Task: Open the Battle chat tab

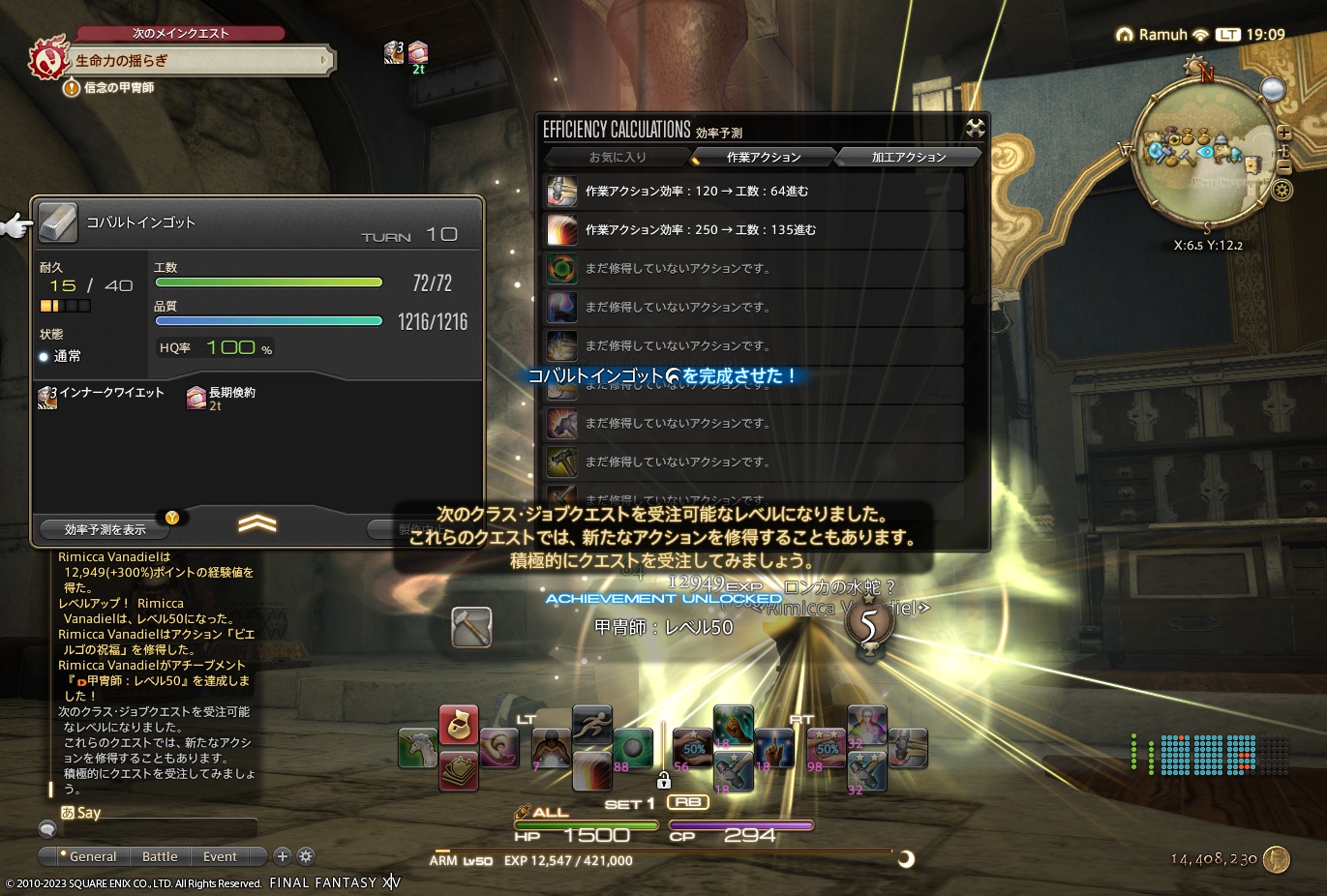Action: pos(160,856)
